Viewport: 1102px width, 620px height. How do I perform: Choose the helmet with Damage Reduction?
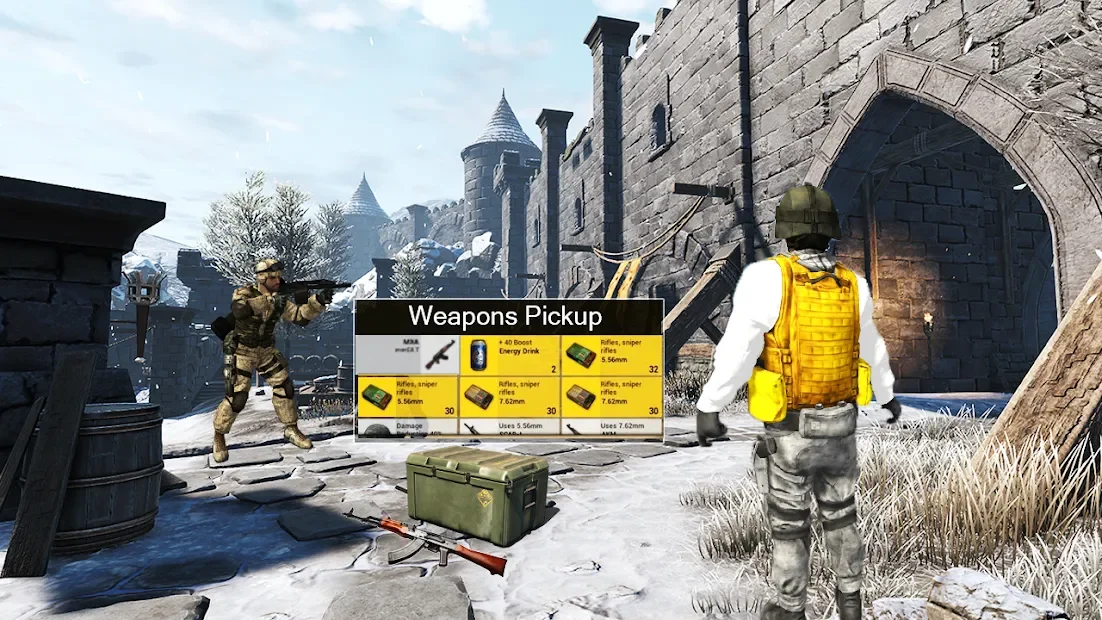pos(406,428)
